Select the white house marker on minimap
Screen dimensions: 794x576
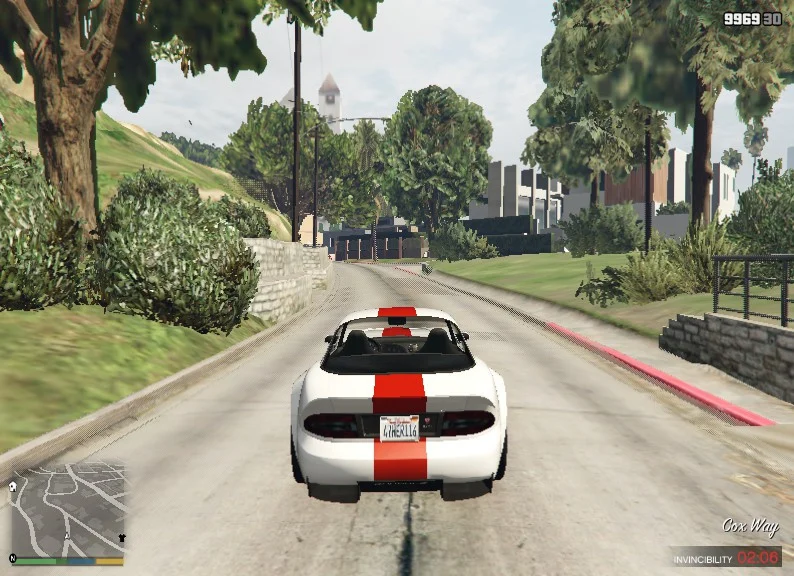coord(15,487)
